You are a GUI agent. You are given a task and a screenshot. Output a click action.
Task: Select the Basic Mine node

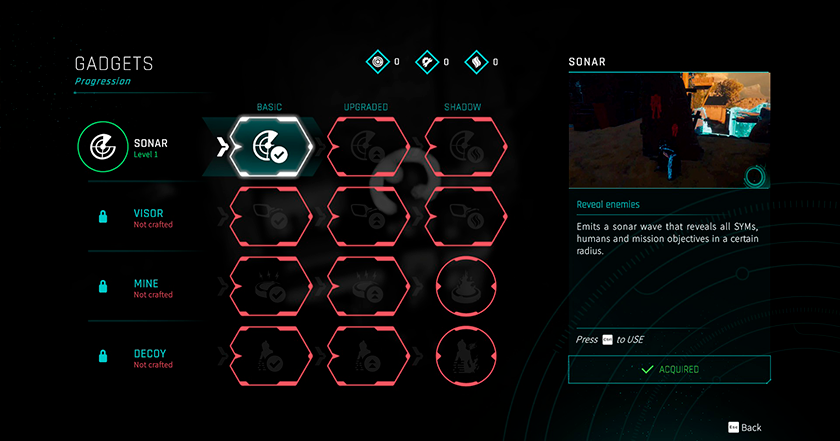(270, 287)
